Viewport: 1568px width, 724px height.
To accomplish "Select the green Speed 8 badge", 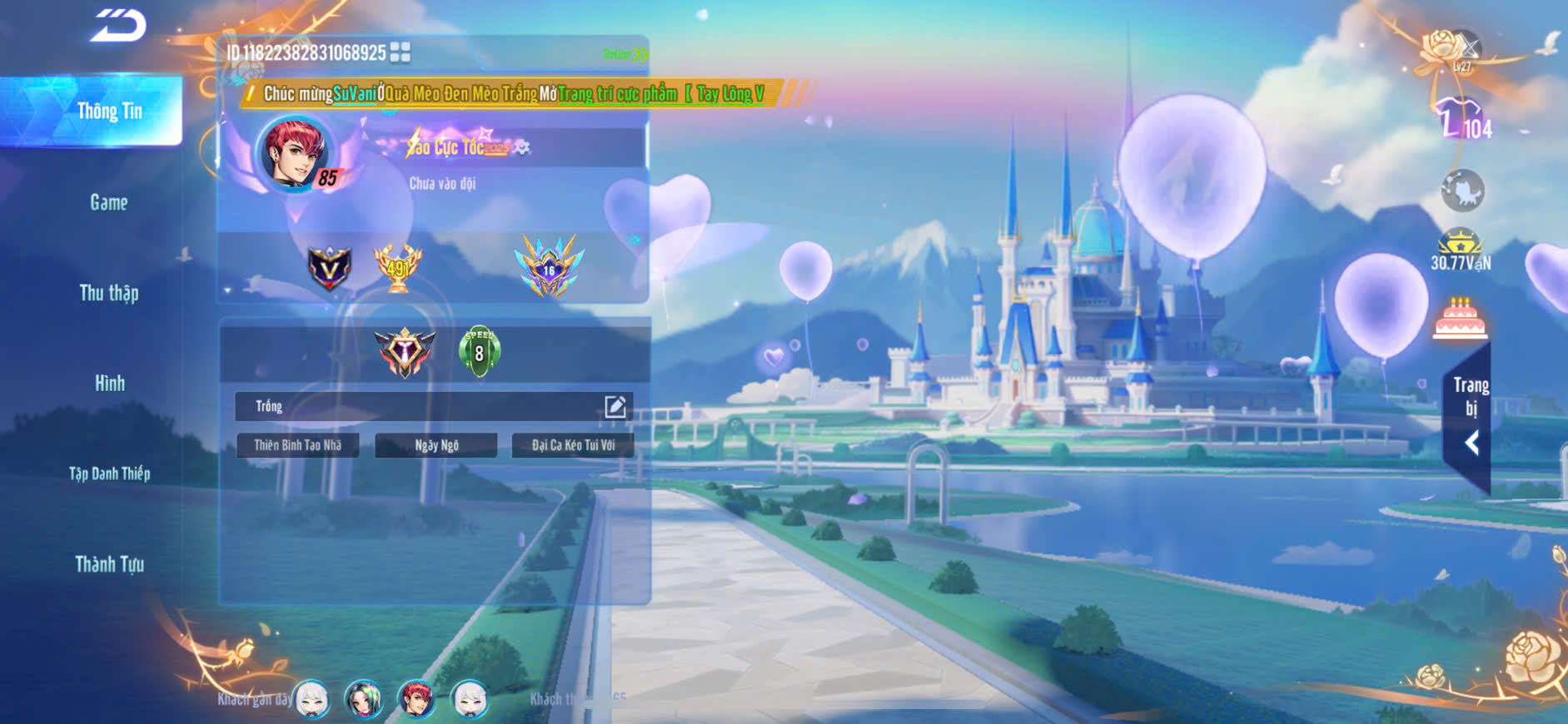I will tap(479, 351).
